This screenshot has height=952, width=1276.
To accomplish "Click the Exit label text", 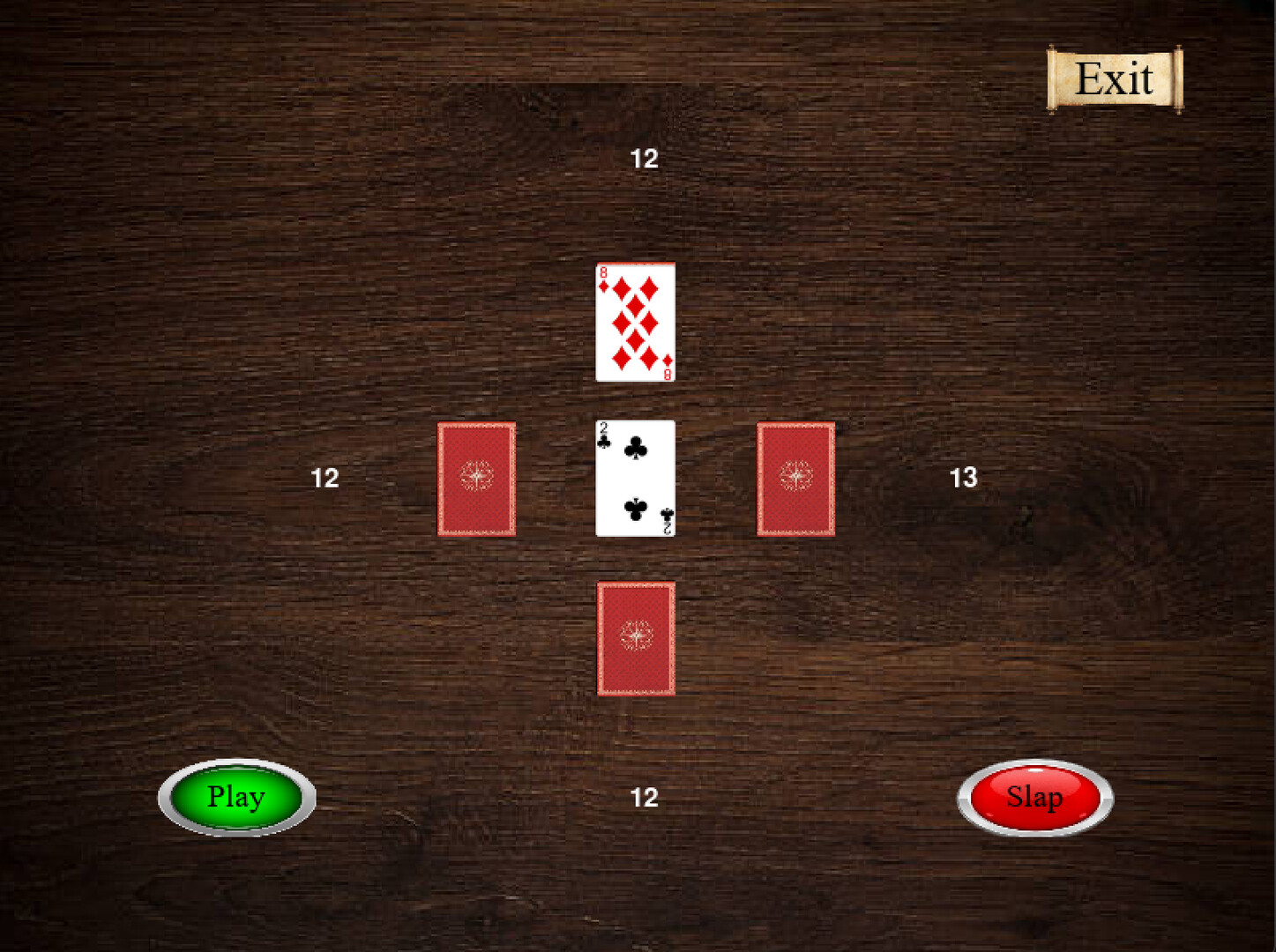I will (1114, 78).
